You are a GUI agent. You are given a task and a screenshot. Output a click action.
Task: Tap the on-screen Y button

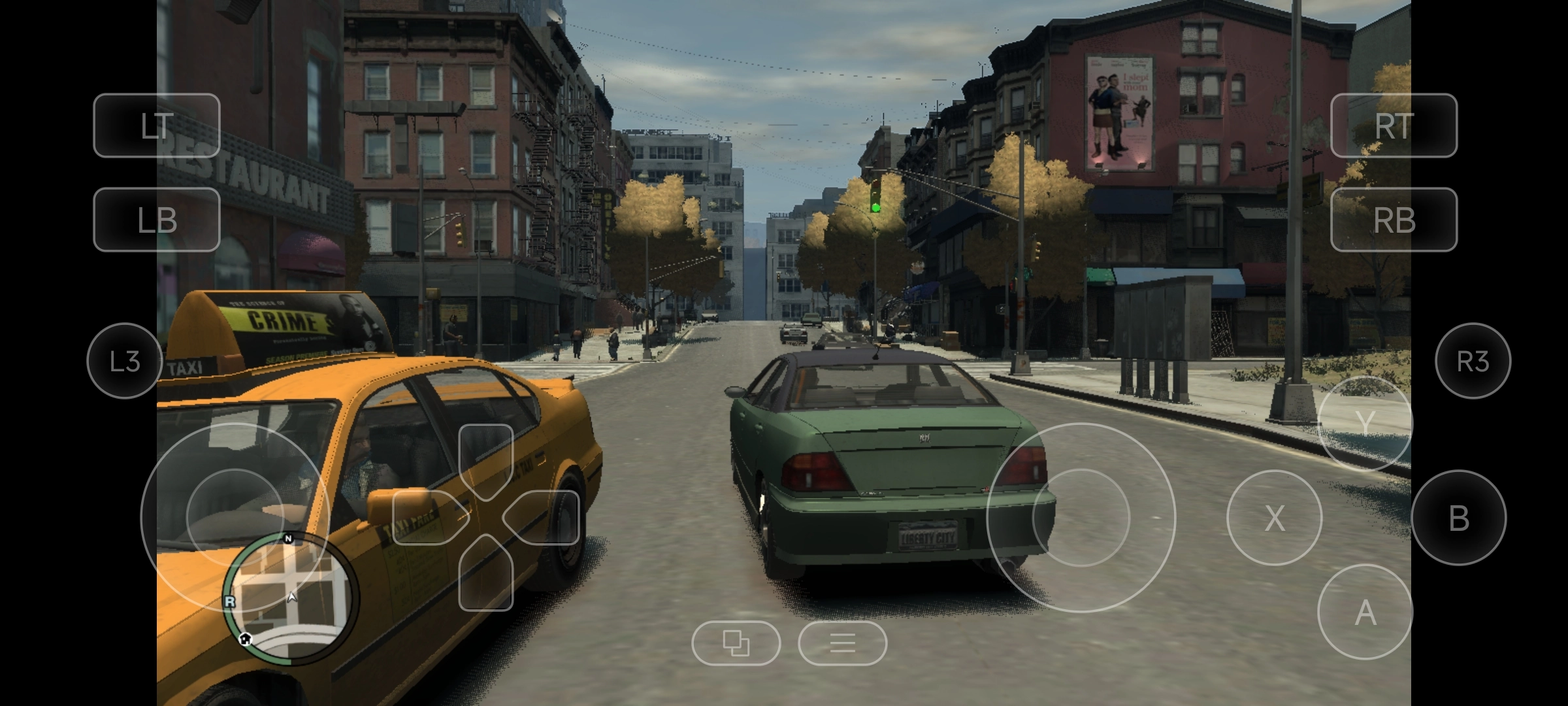coord(1365,424)
